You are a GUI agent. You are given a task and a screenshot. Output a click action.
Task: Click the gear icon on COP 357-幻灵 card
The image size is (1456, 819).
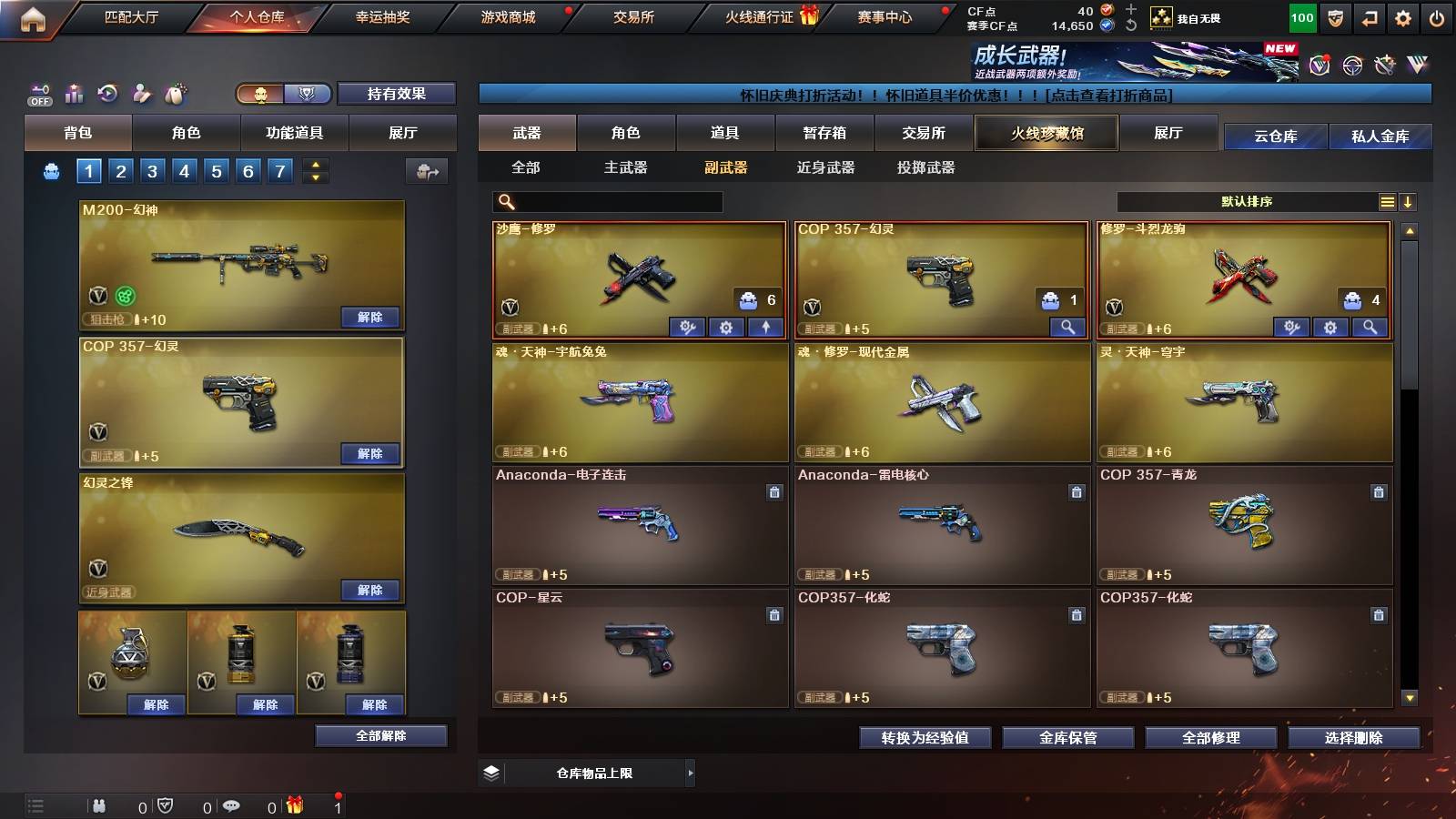[1067, 326]
